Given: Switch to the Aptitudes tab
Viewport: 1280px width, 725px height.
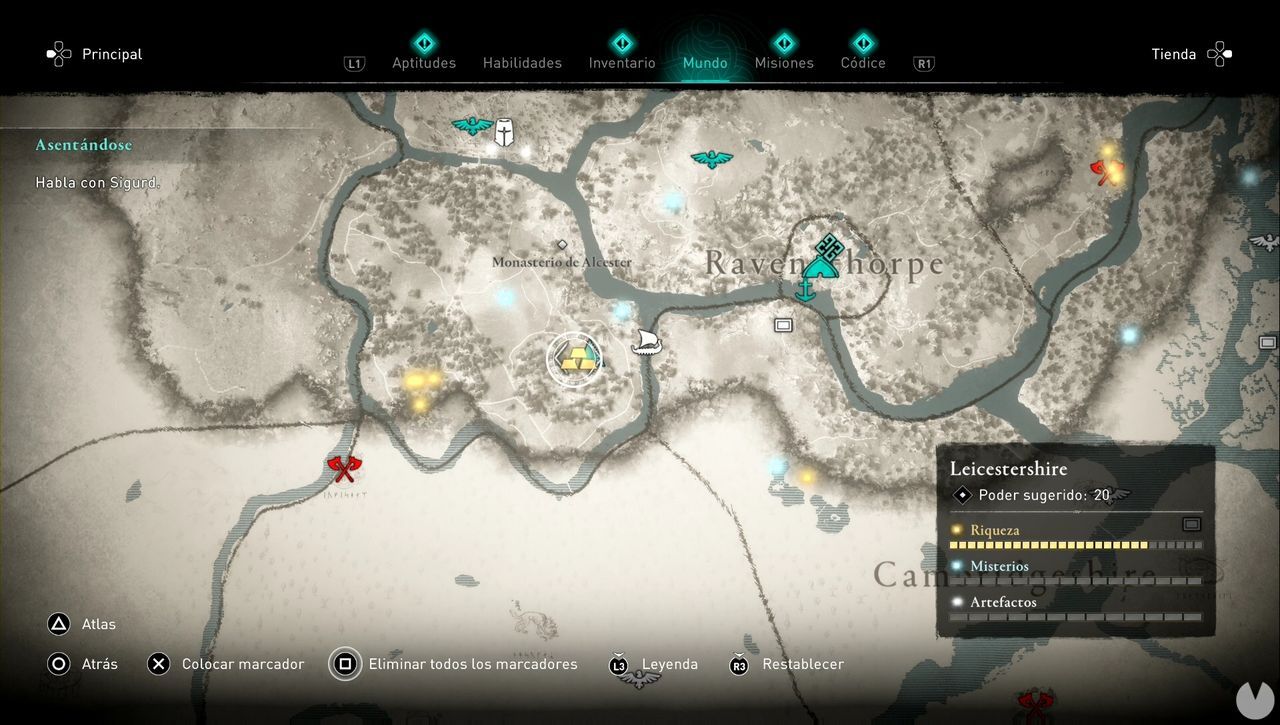Looking at the screenshot, I should coord(424,62).
